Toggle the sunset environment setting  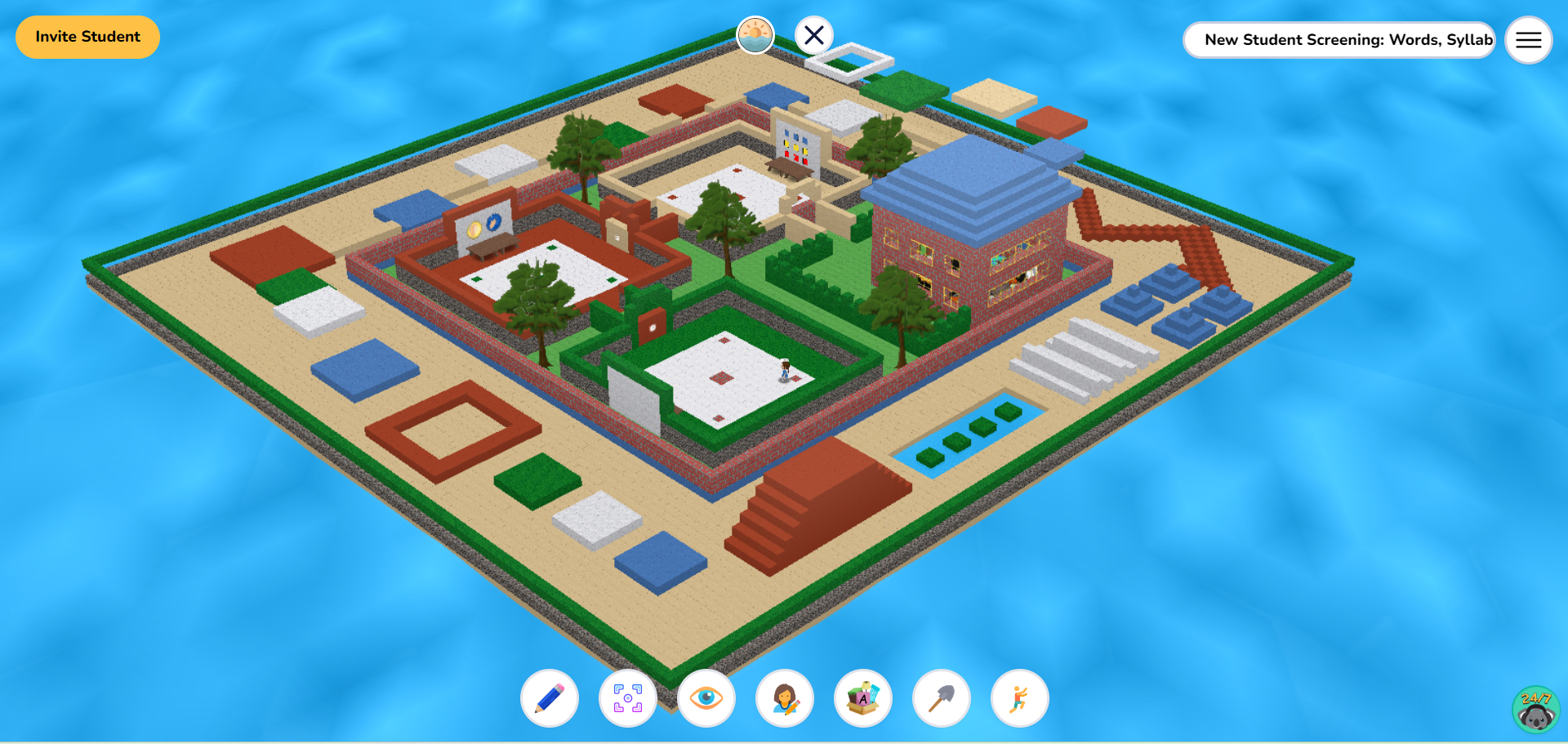tap(755, 34)
